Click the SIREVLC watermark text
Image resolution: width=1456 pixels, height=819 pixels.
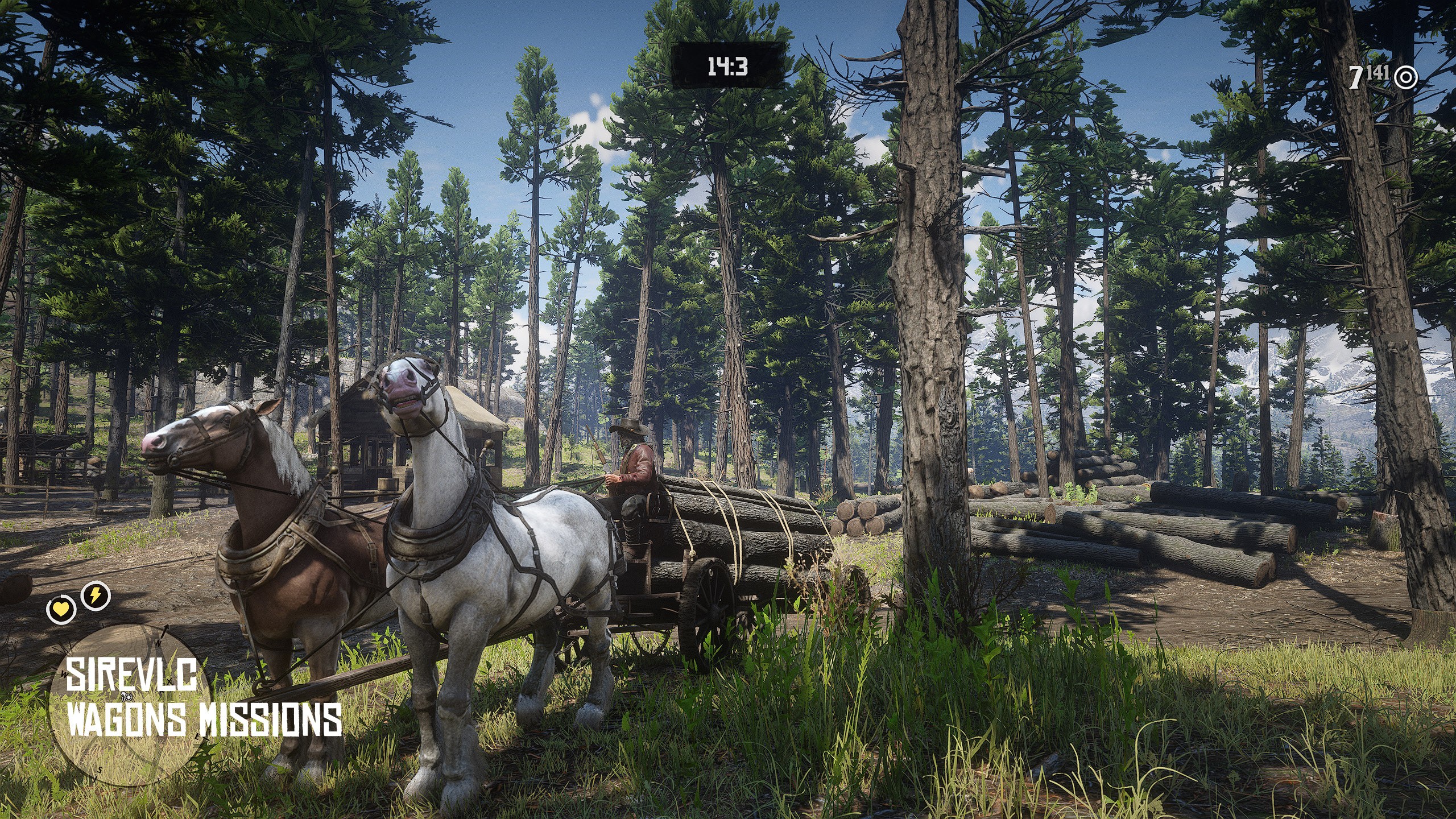[x=132, y=674]
